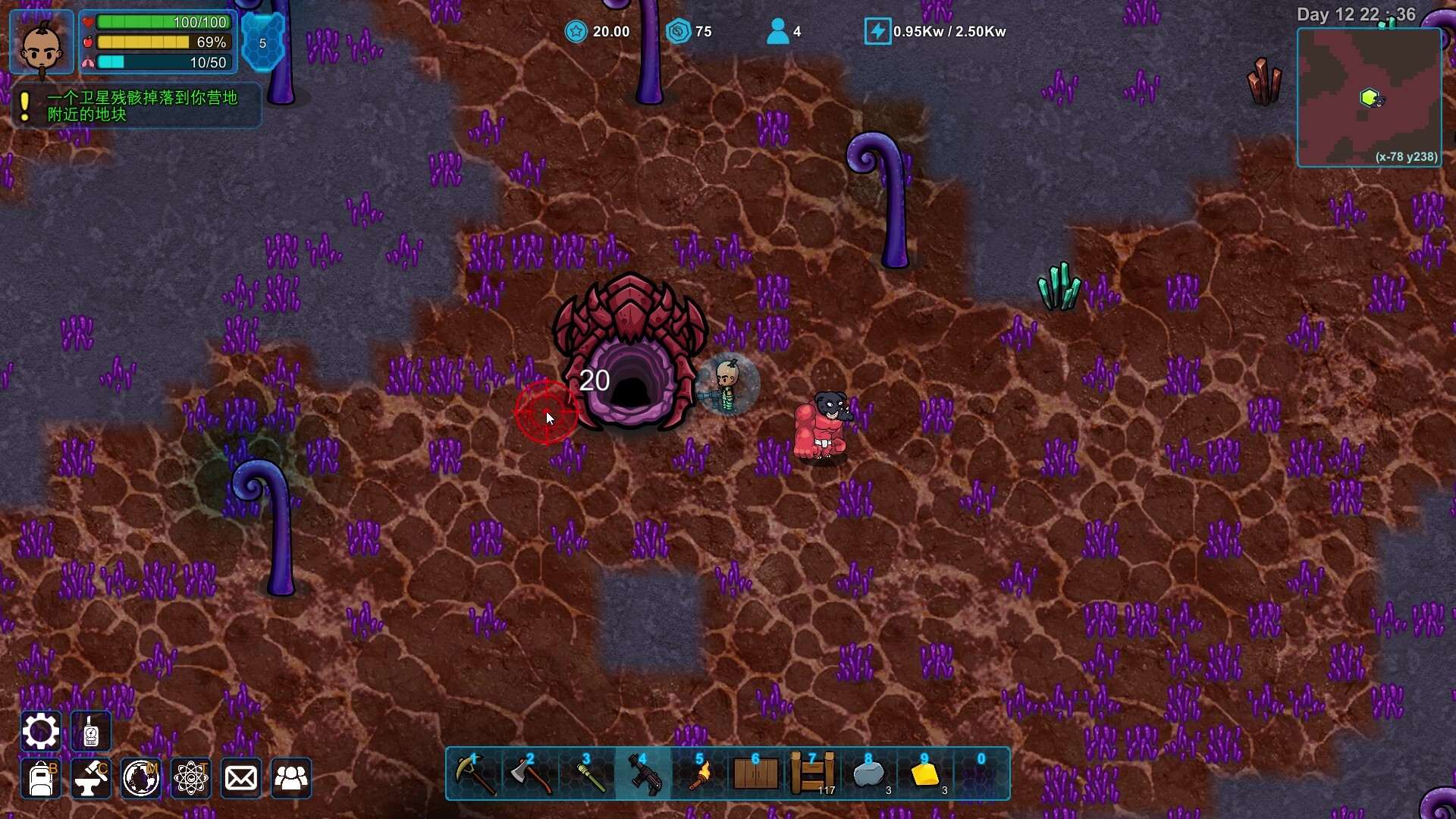Select the gold item in slot 9

click(924, 773)
